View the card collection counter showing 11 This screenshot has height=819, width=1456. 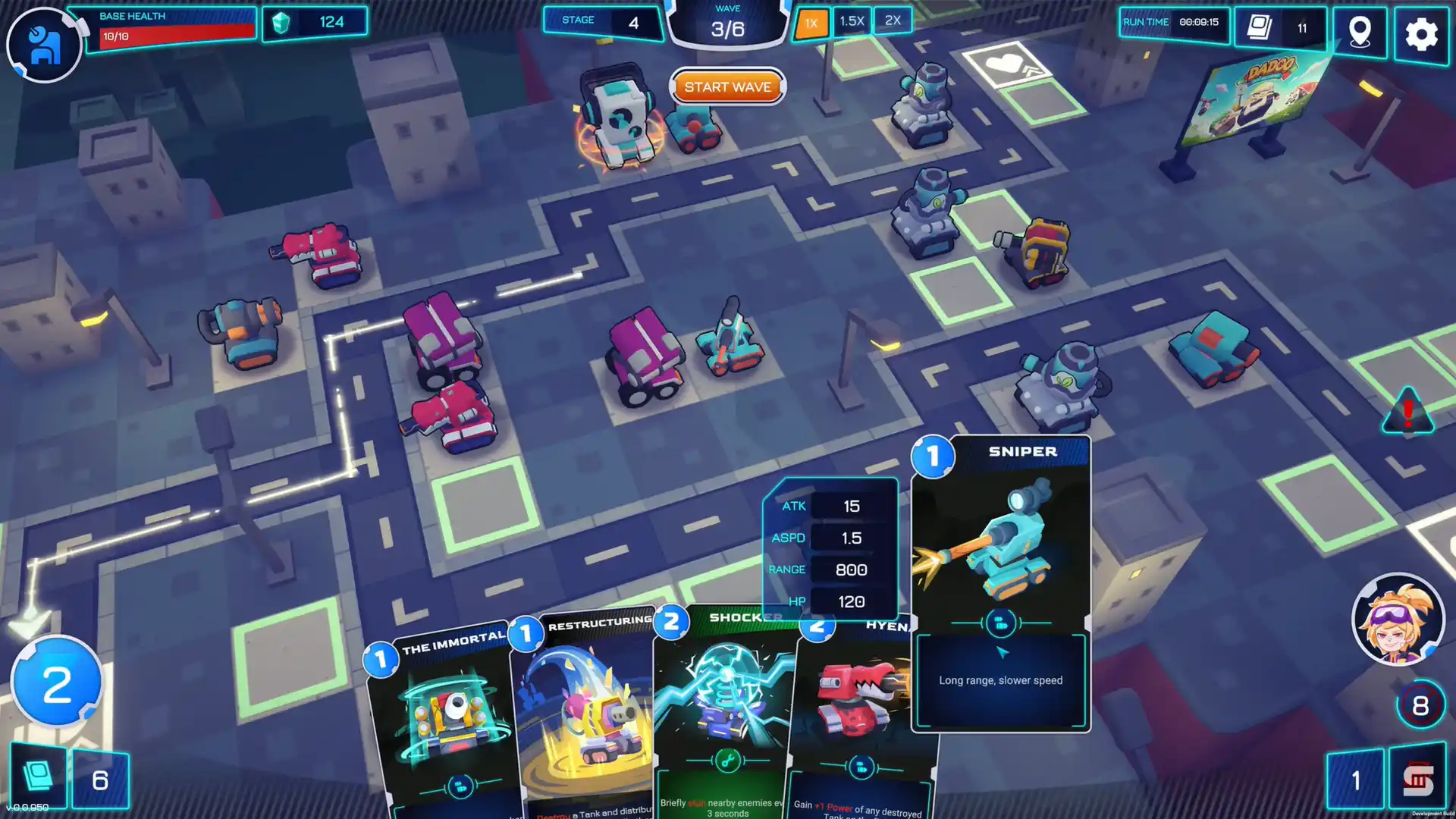[x=1280, y=28]
